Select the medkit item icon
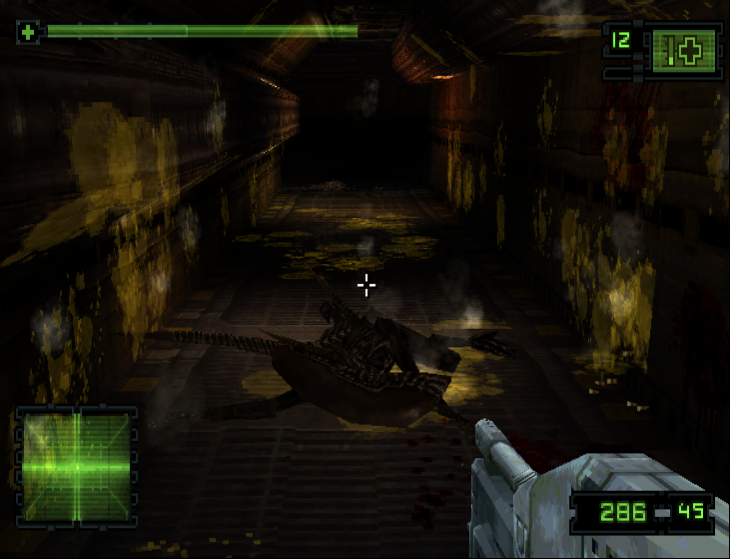 [x=685, y=50]
